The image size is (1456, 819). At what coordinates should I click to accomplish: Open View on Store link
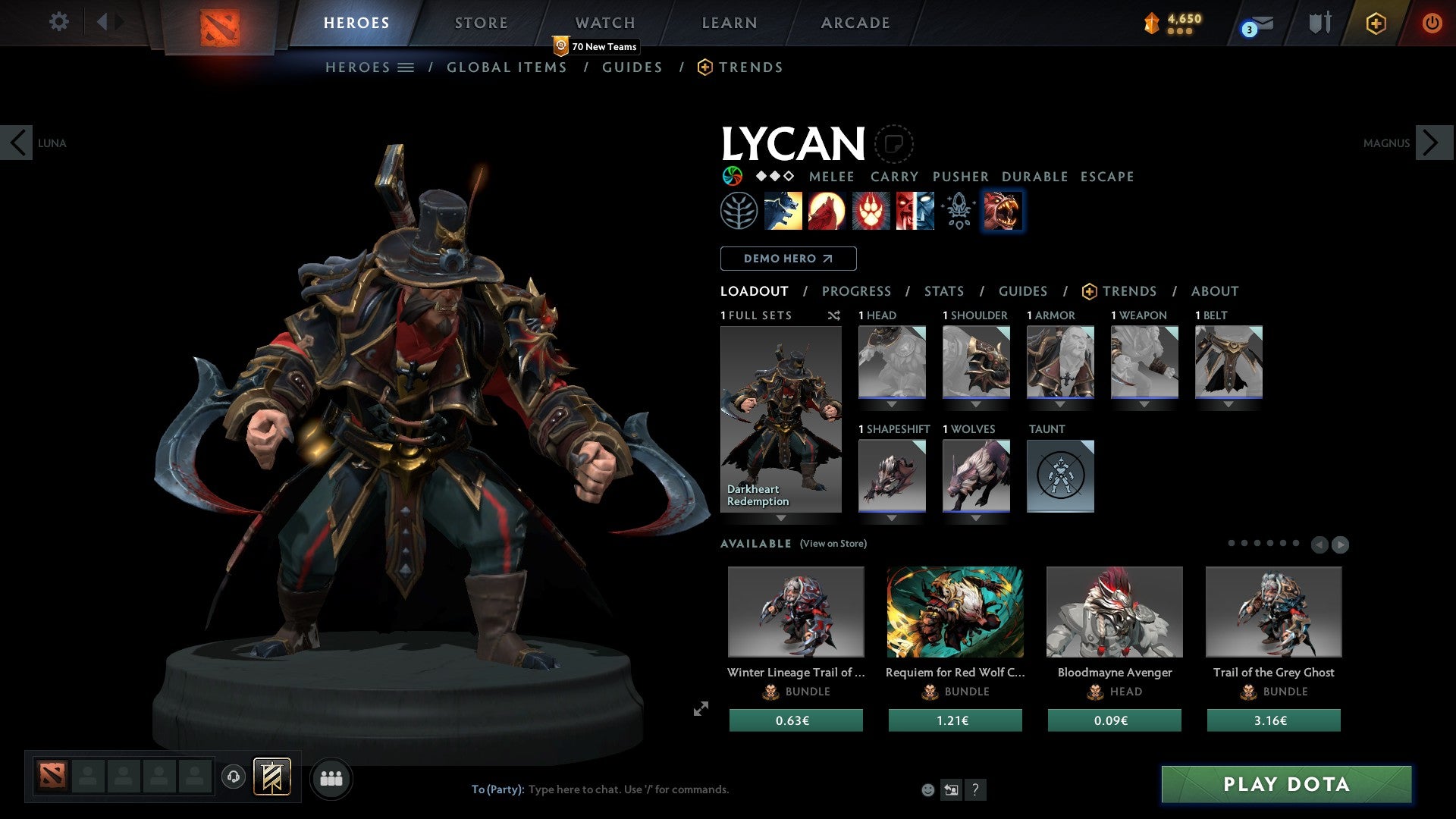[833, 544]
